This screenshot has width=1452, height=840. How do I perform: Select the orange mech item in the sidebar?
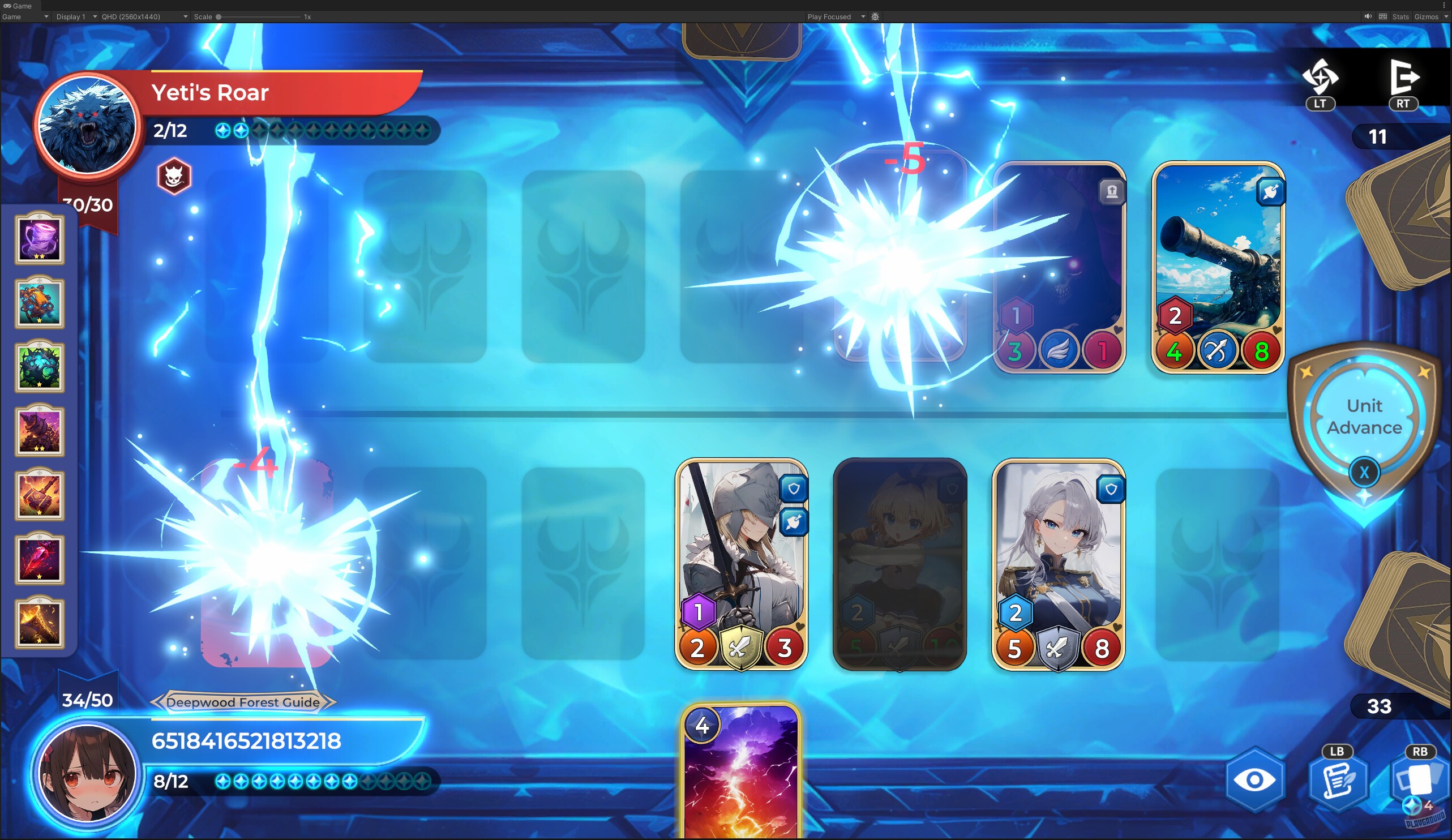39,302
